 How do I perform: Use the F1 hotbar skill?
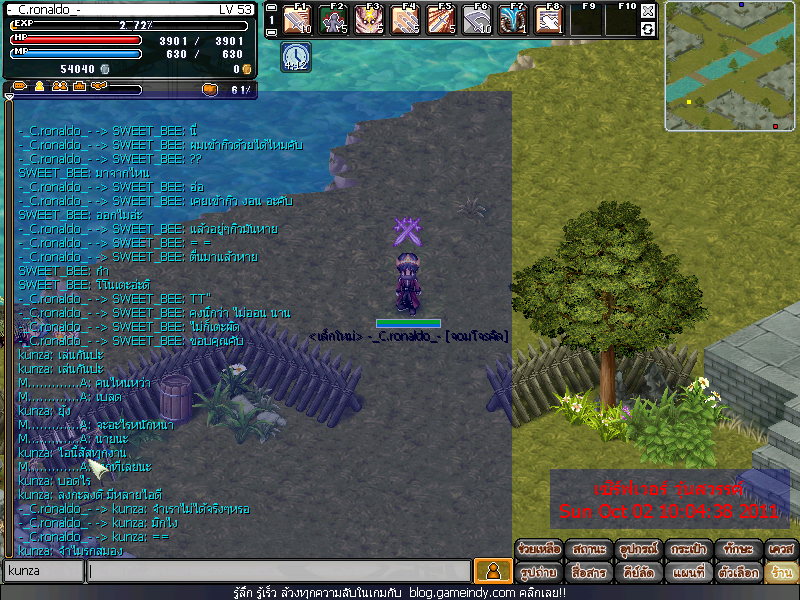click(298, 20)
